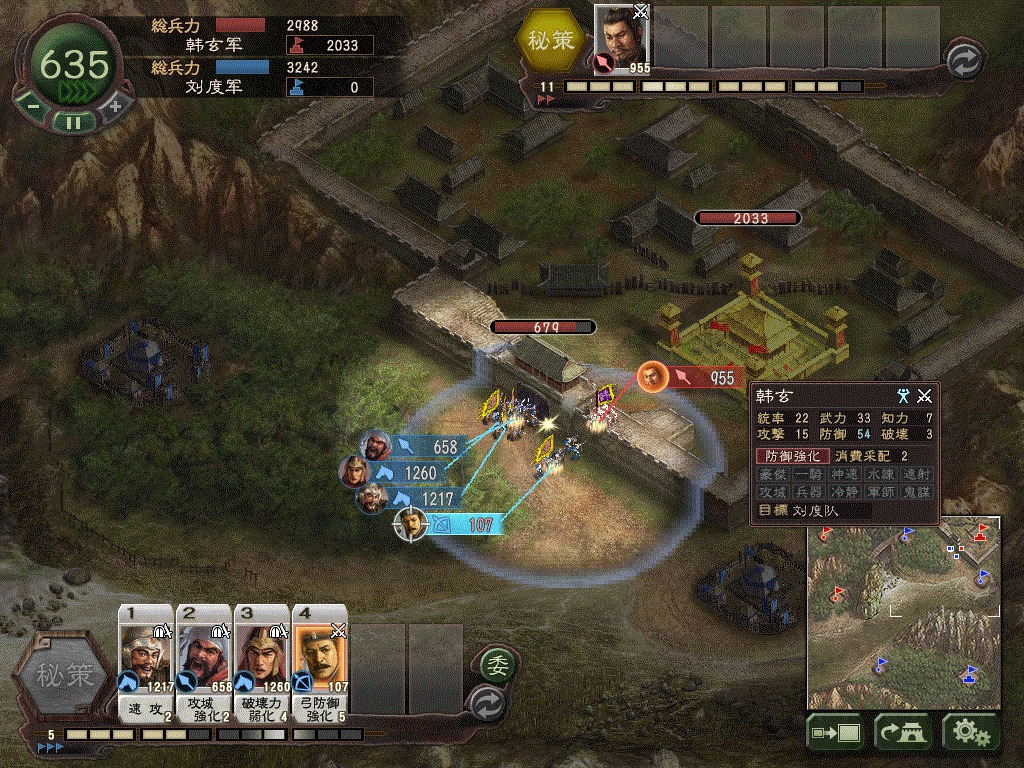This screenshot has width=1024, height=768.
Task: Select officer card 2 with 攻城強化 skill
Action: click(204, 663)
